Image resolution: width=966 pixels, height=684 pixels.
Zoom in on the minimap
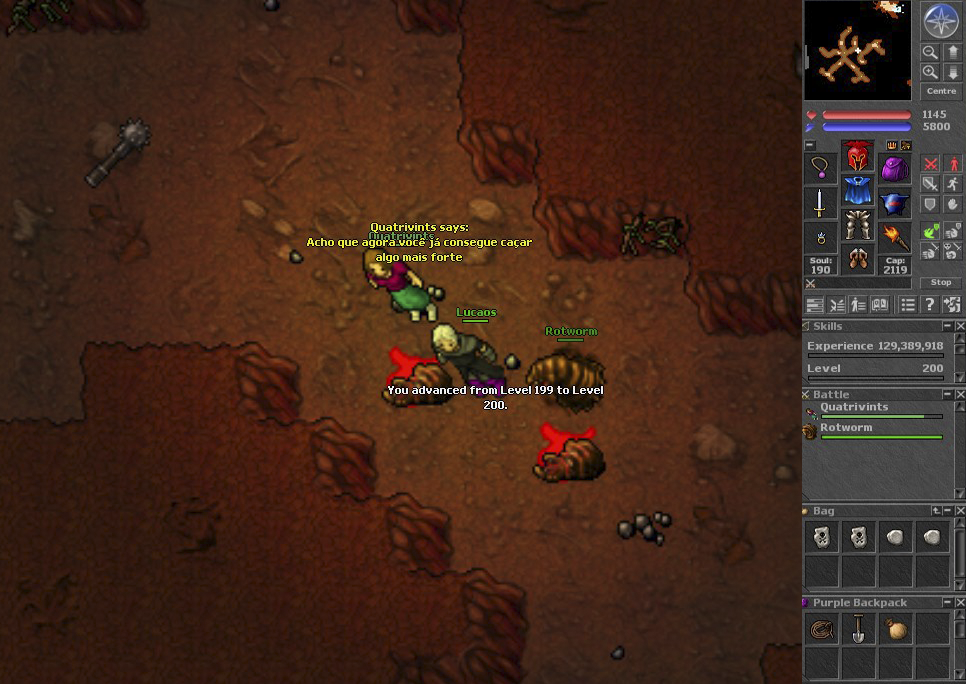930,72
